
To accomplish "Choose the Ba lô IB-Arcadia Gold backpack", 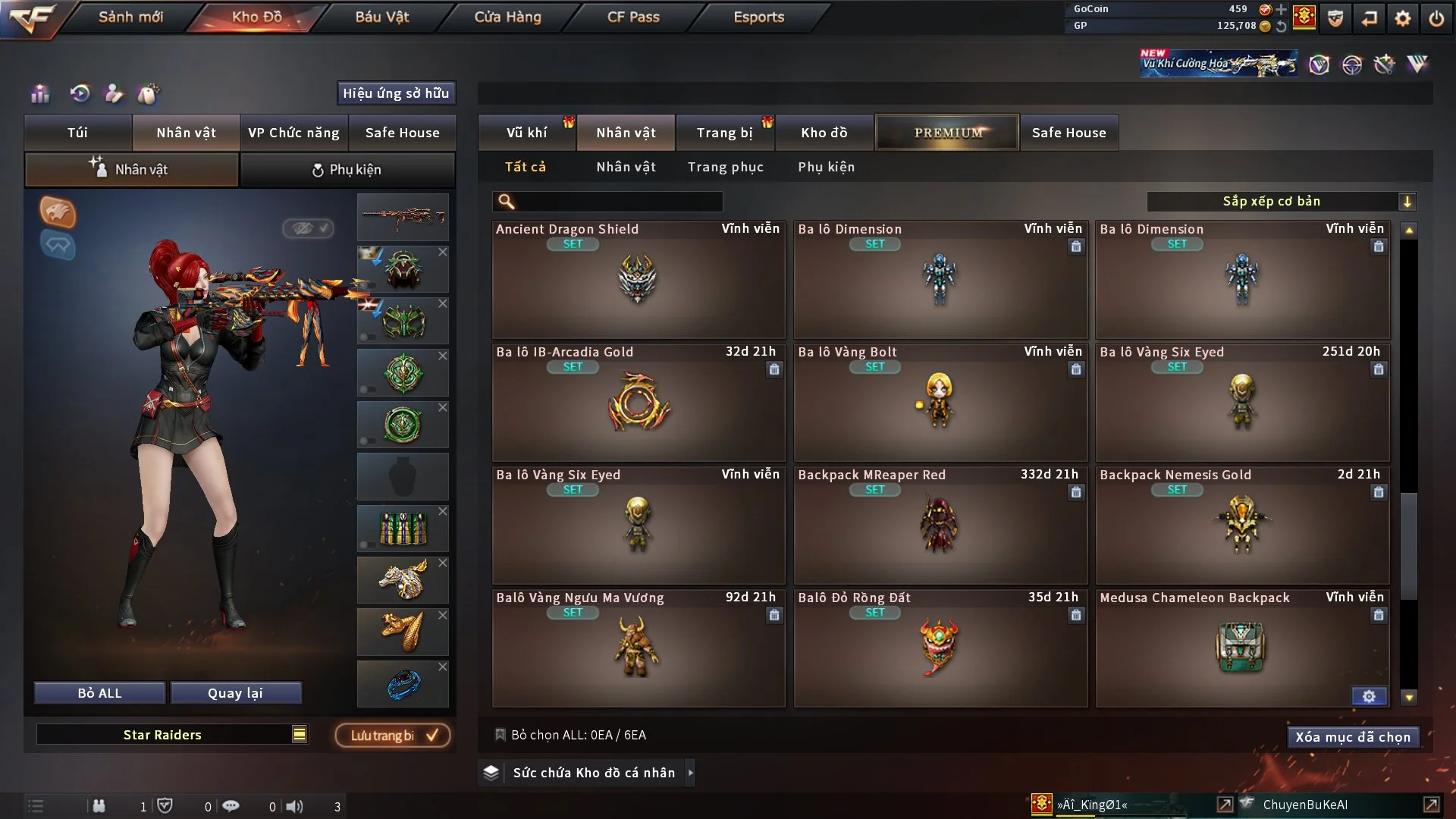I will (638, 403).
